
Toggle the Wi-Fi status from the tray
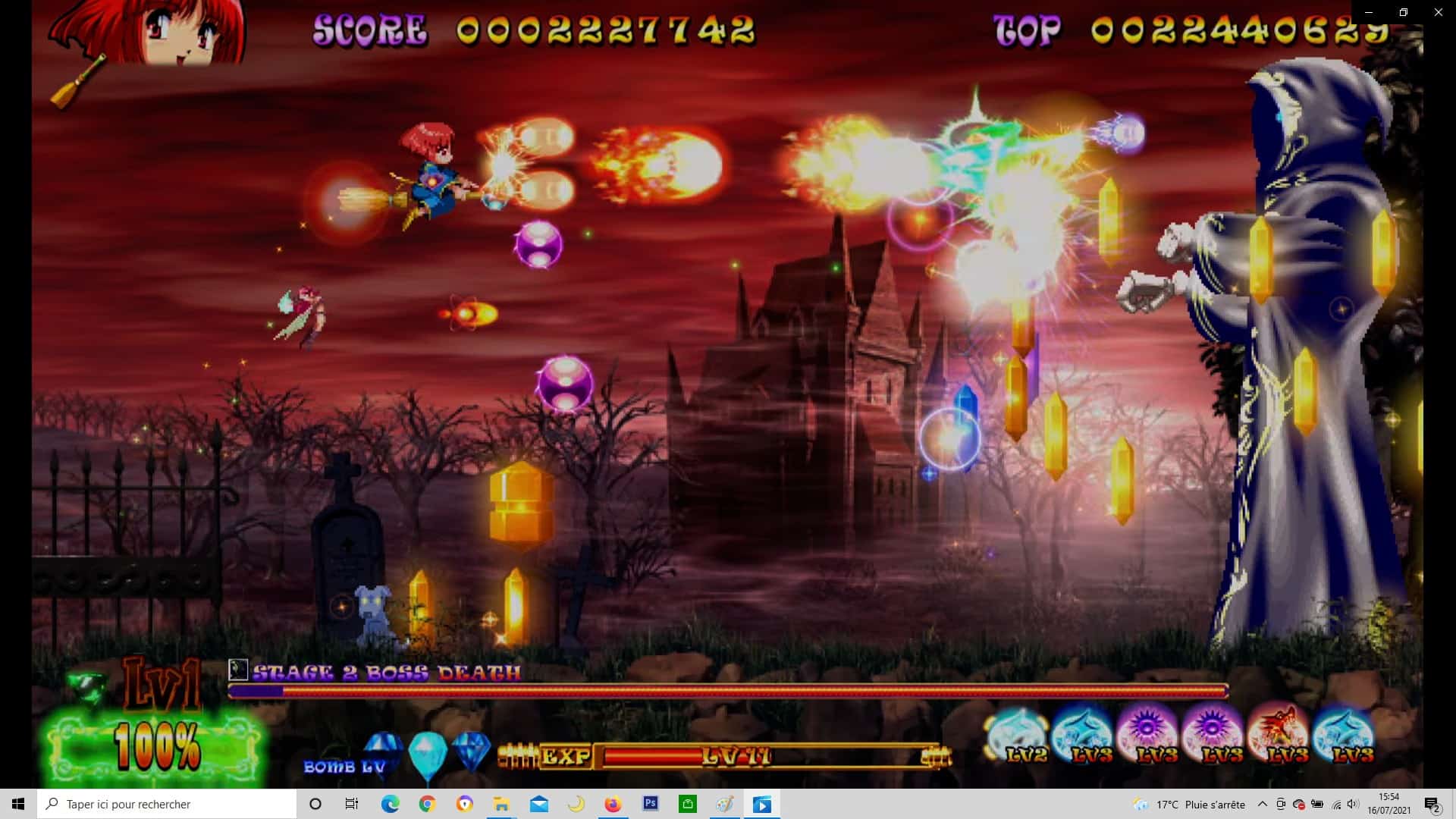pos(1335,804)
